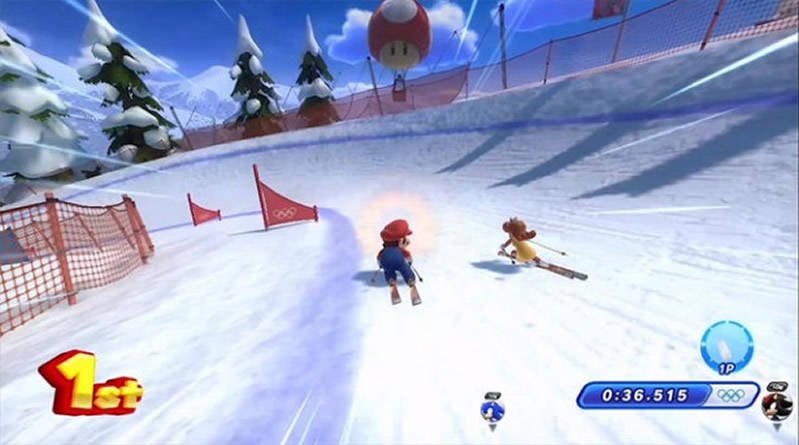Click the Sonic racer position marker
Viewport: 799px width, 445px height.
click(x=492, y=410)
